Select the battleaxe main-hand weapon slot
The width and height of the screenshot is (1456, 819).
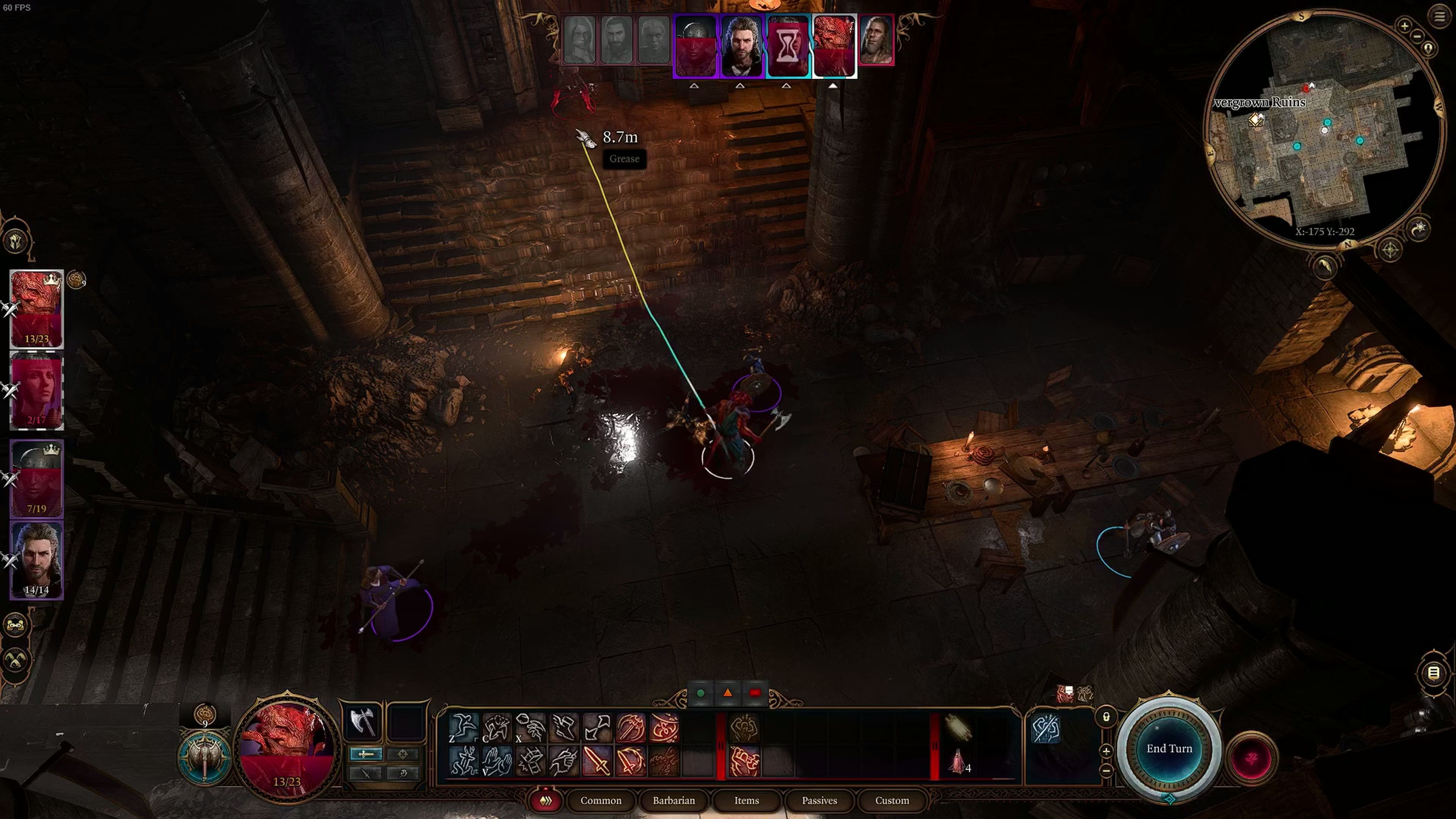click(362, 722)
